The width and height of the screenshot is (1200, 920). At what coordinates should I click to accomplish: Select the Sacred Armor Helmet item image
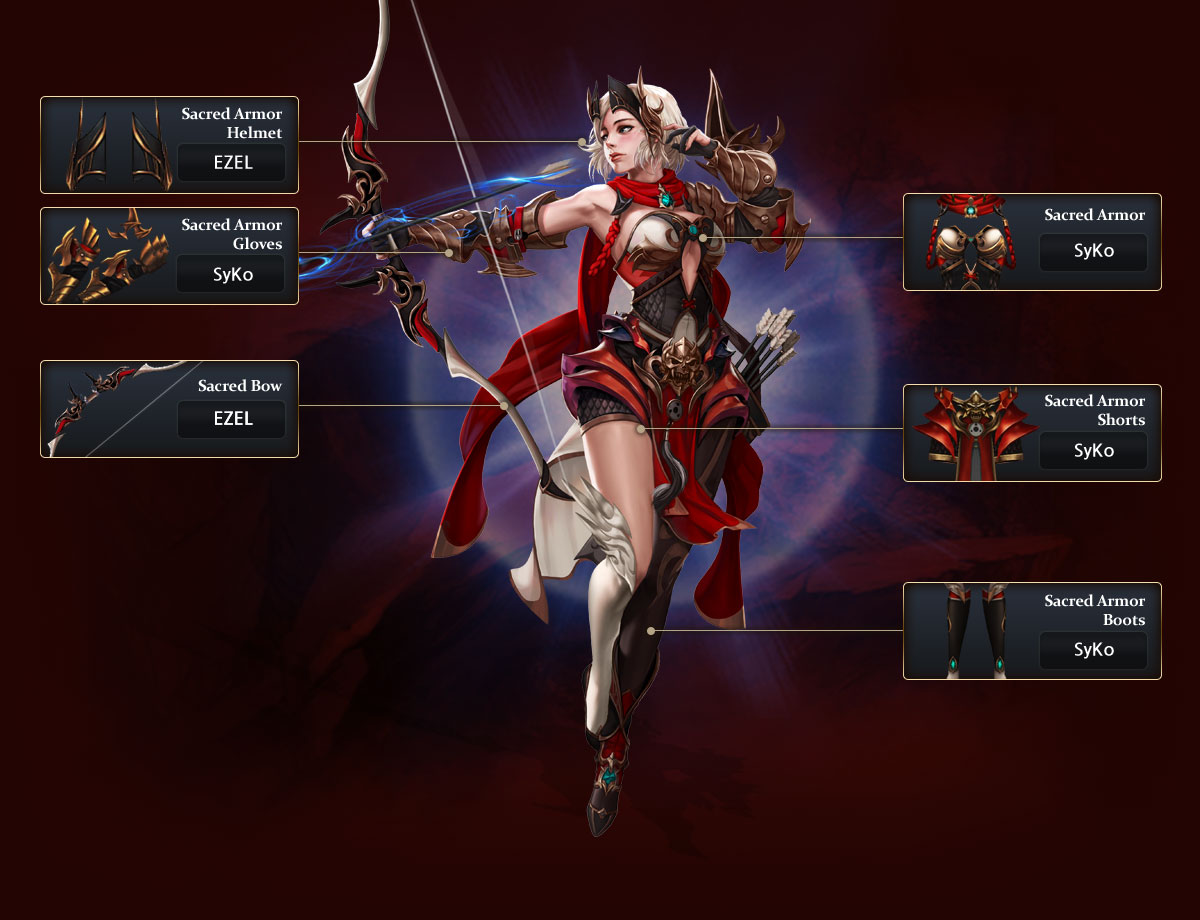coord(107,146)
